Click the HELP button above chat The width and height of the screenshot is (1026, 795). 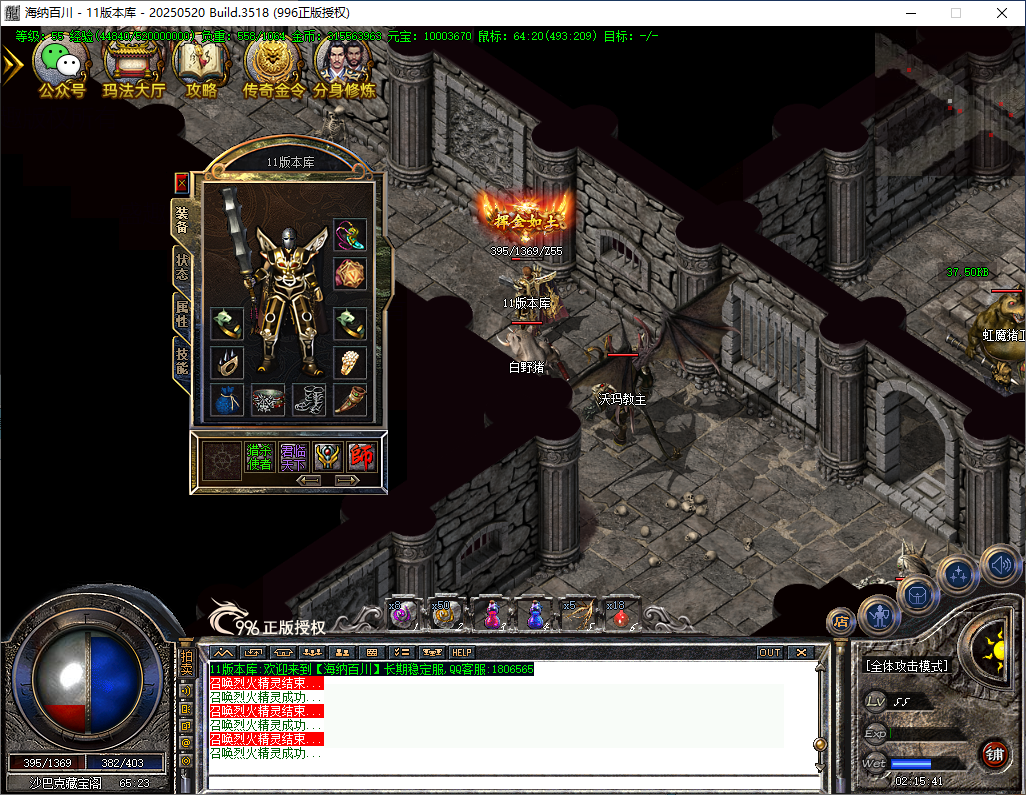coord(461,652)
